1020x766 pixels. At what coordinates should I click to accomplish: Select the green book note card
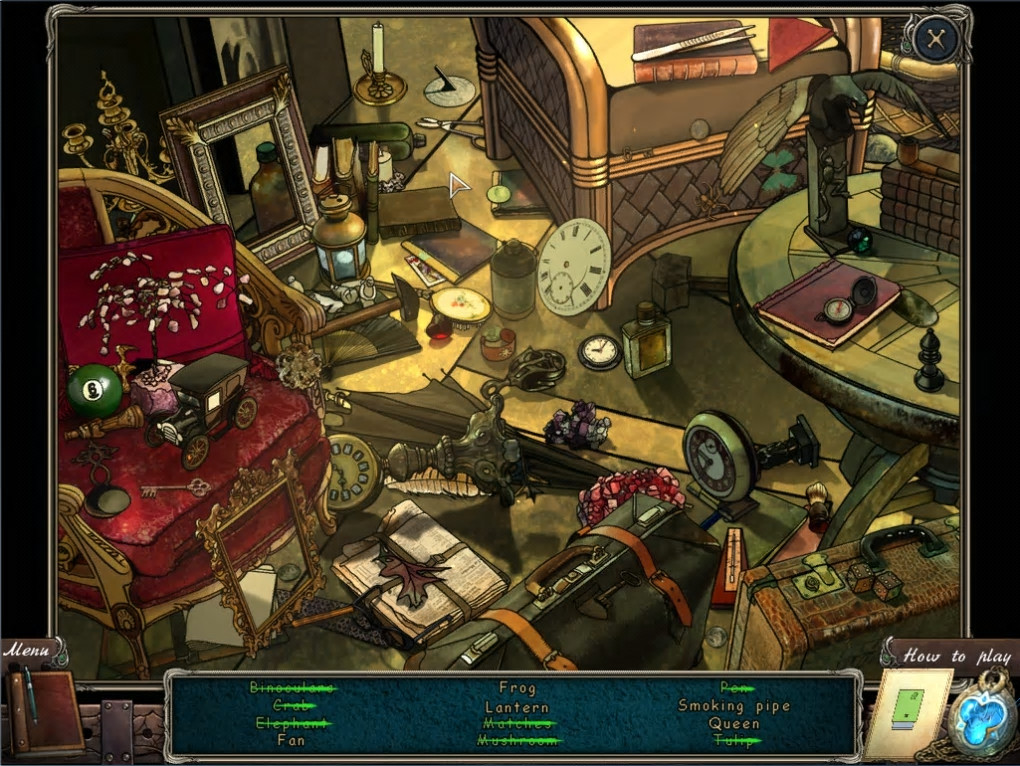pyautogui.click(x=906, y=714)
